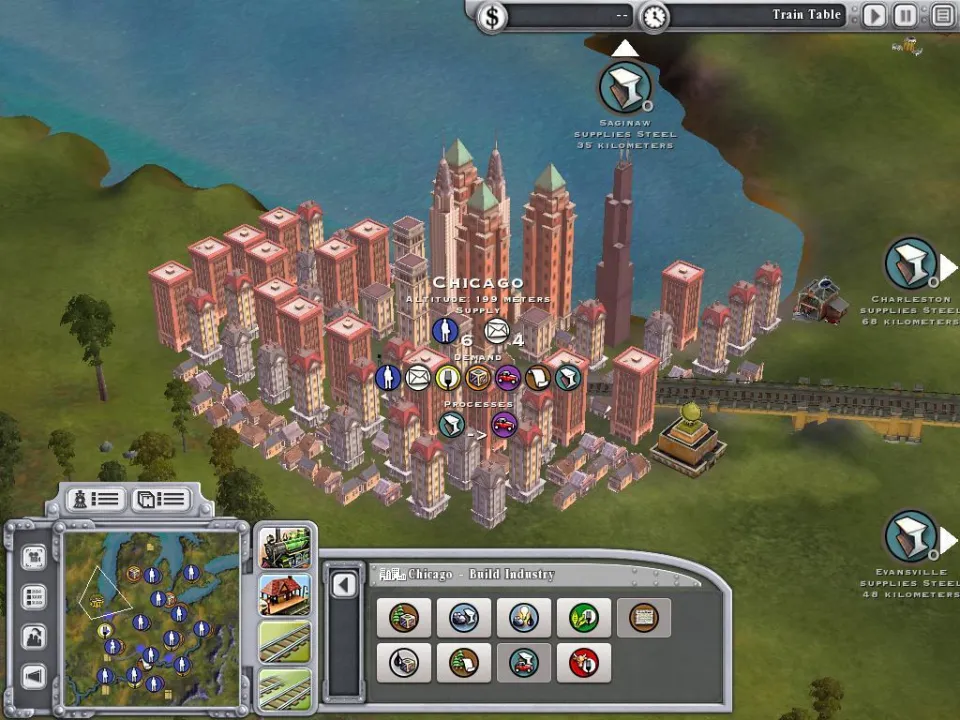Open the train list tab

96,498
